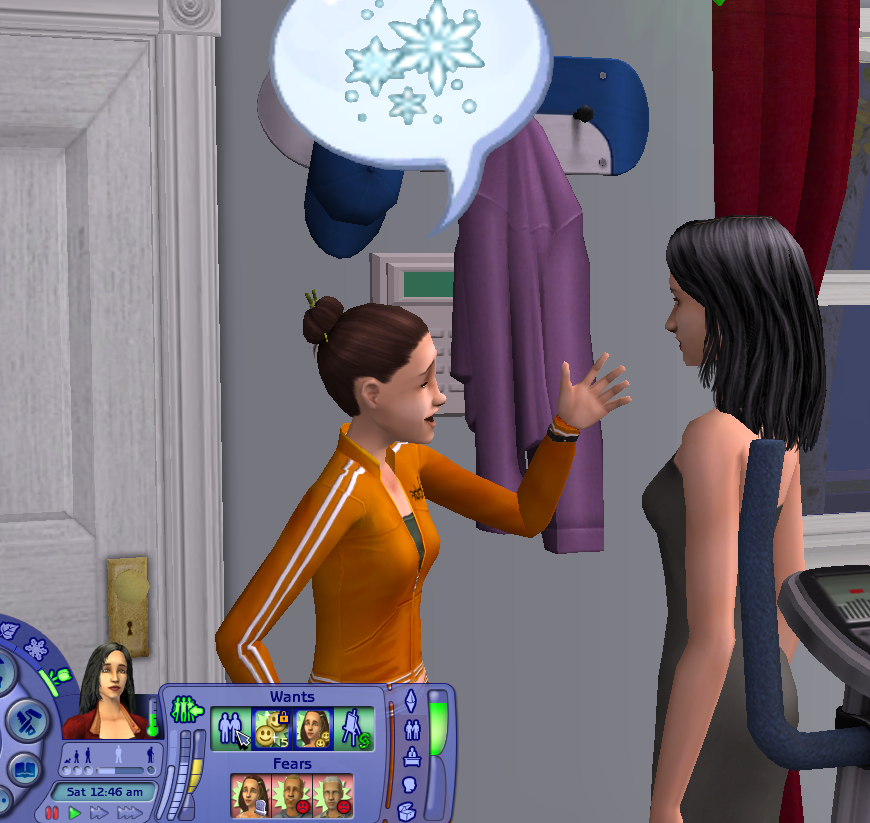Image resolution: width=870 pixels, height=823 pixels.
Task: Select the fear with the tombstone icon
Action: click(x=250, y=797)
